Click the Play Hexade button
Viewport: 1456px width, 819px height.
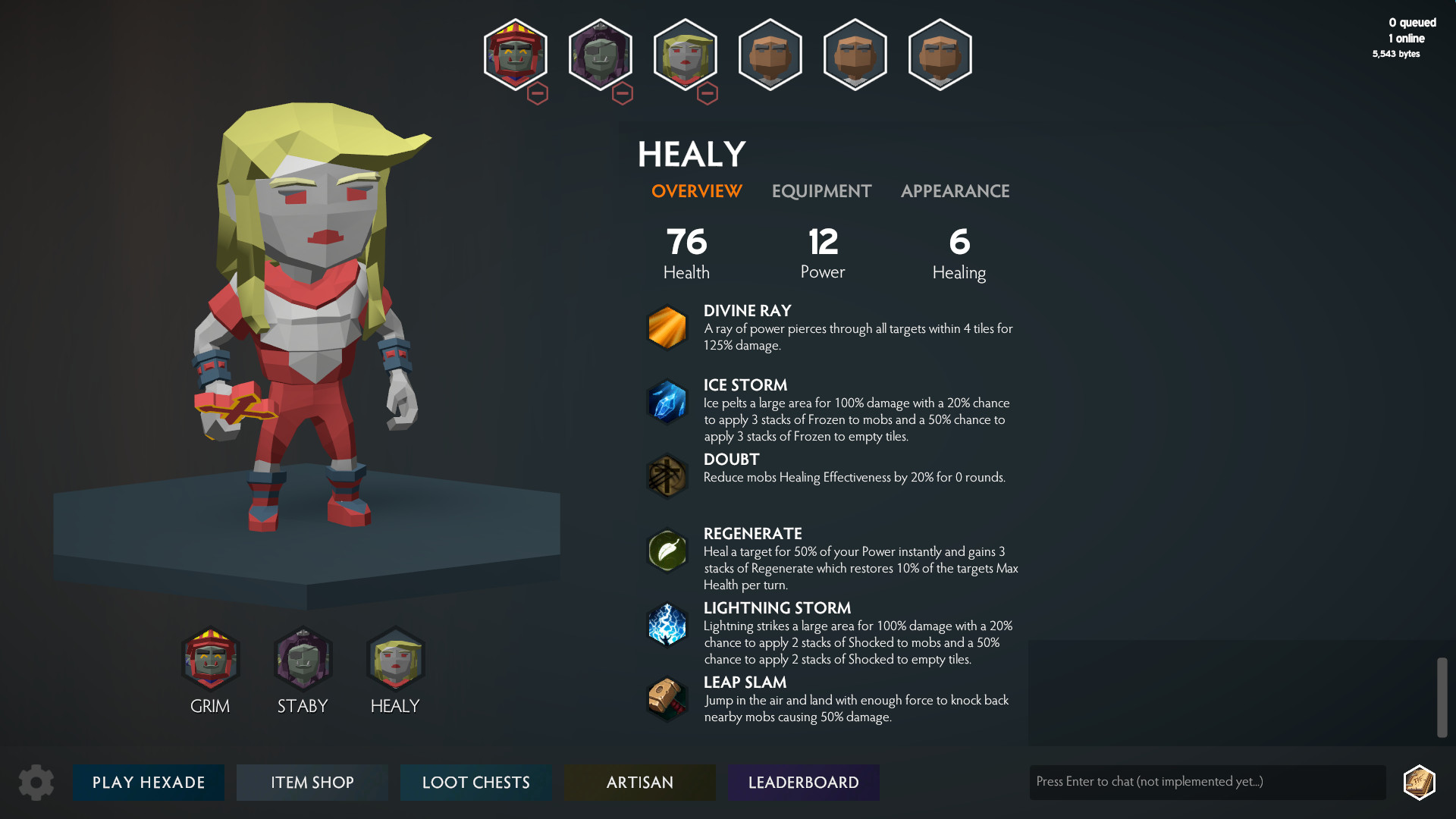pos(148,782)
